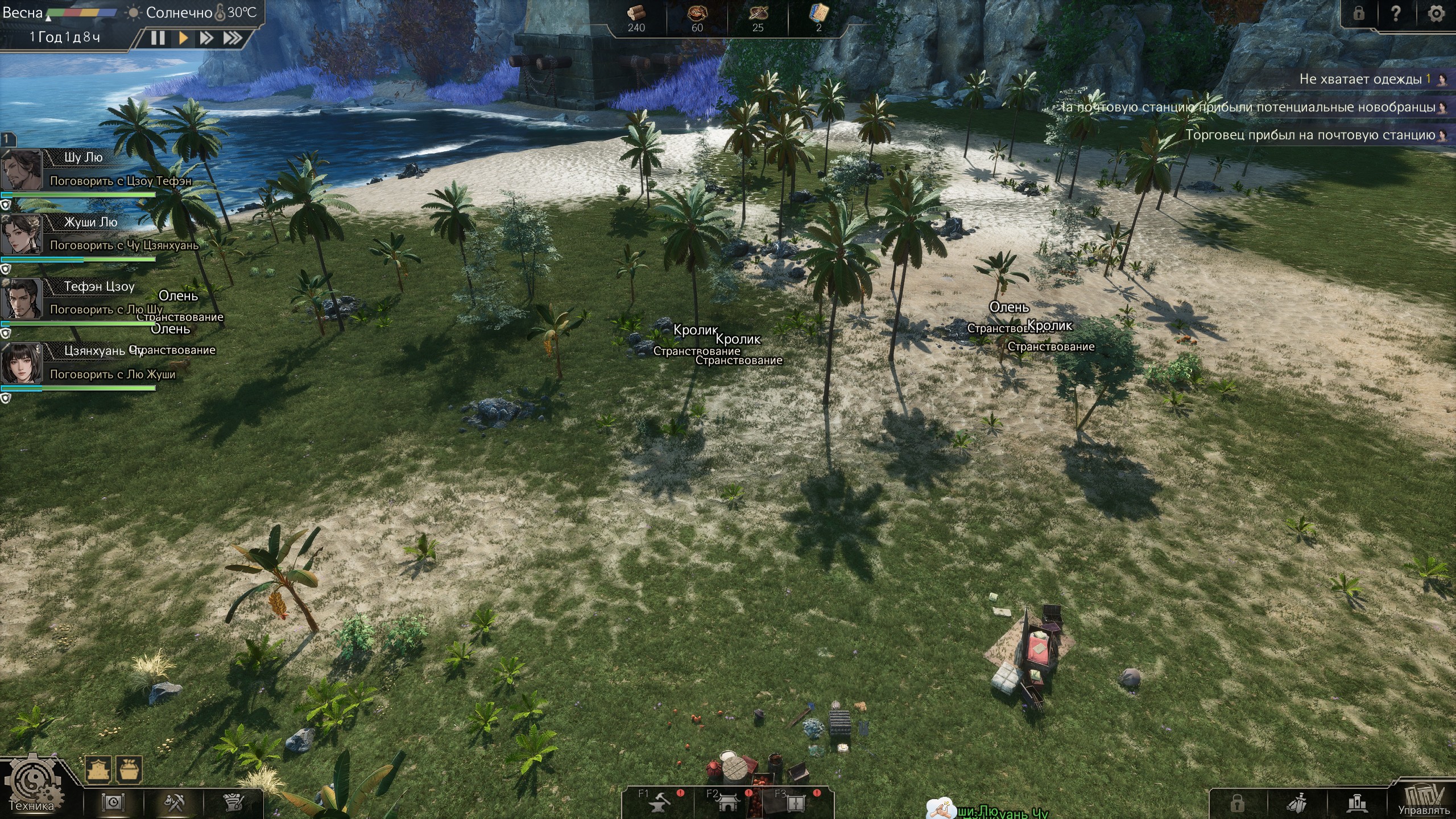
Task: Select the Тефэн Цзоу character portrait
Action: pyautogui.click(x=22, y=298)
